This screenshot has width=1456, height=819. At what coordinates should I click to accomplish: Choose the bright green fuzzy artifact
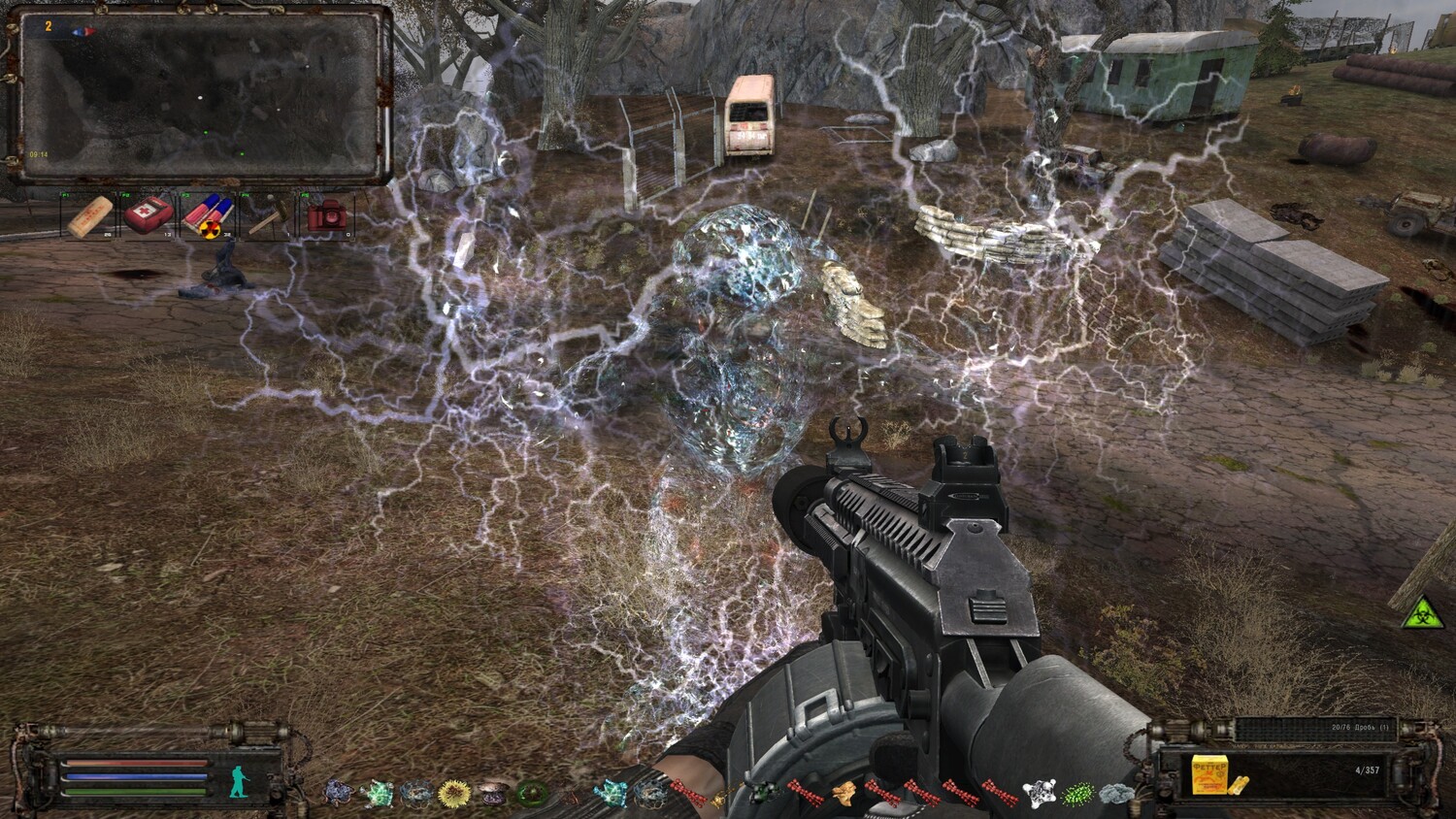click(x=1078, y=795)
